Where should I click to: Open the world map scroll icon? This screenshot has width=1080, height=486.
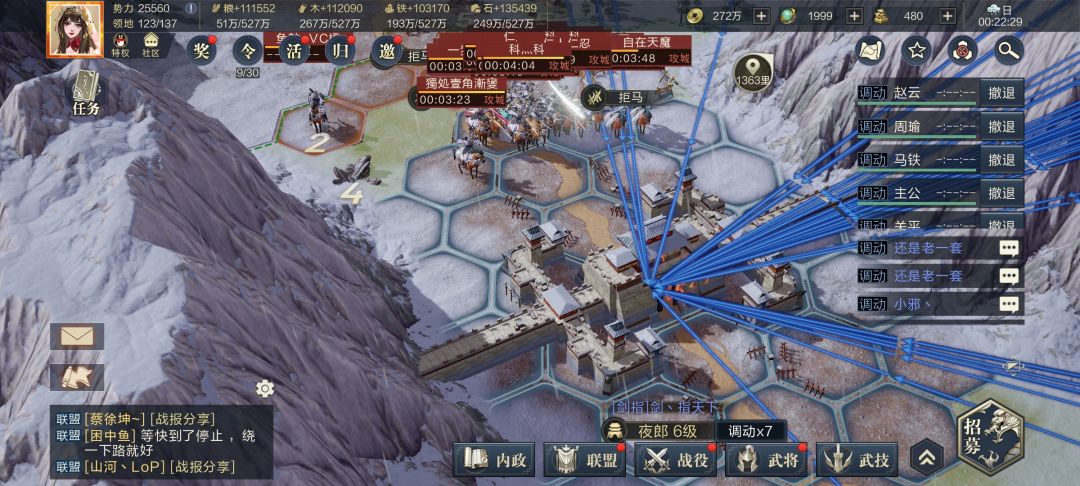[869, 49]
